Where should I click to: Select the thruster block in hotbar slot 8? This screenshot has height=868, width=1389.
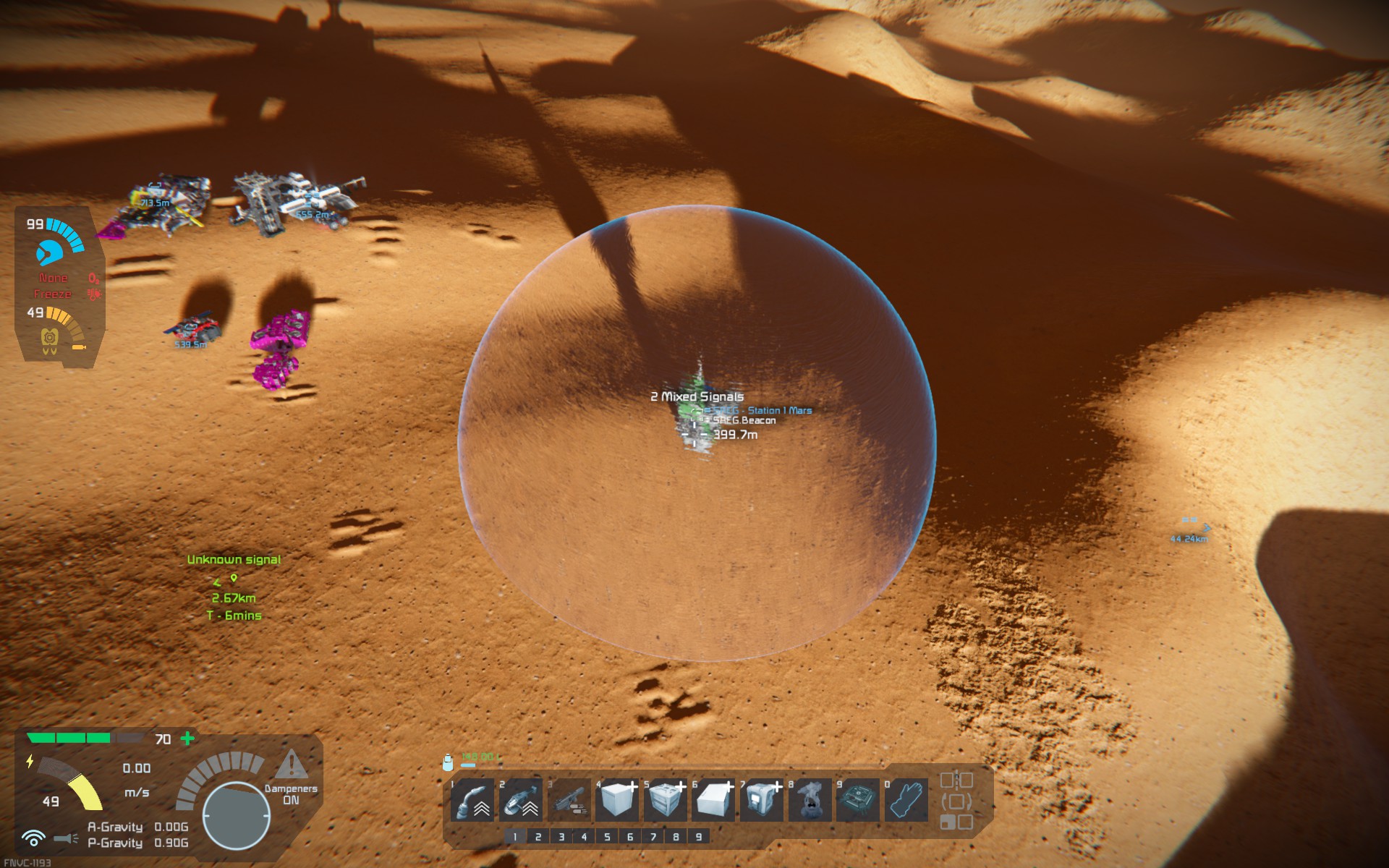(x=810, y=800)
